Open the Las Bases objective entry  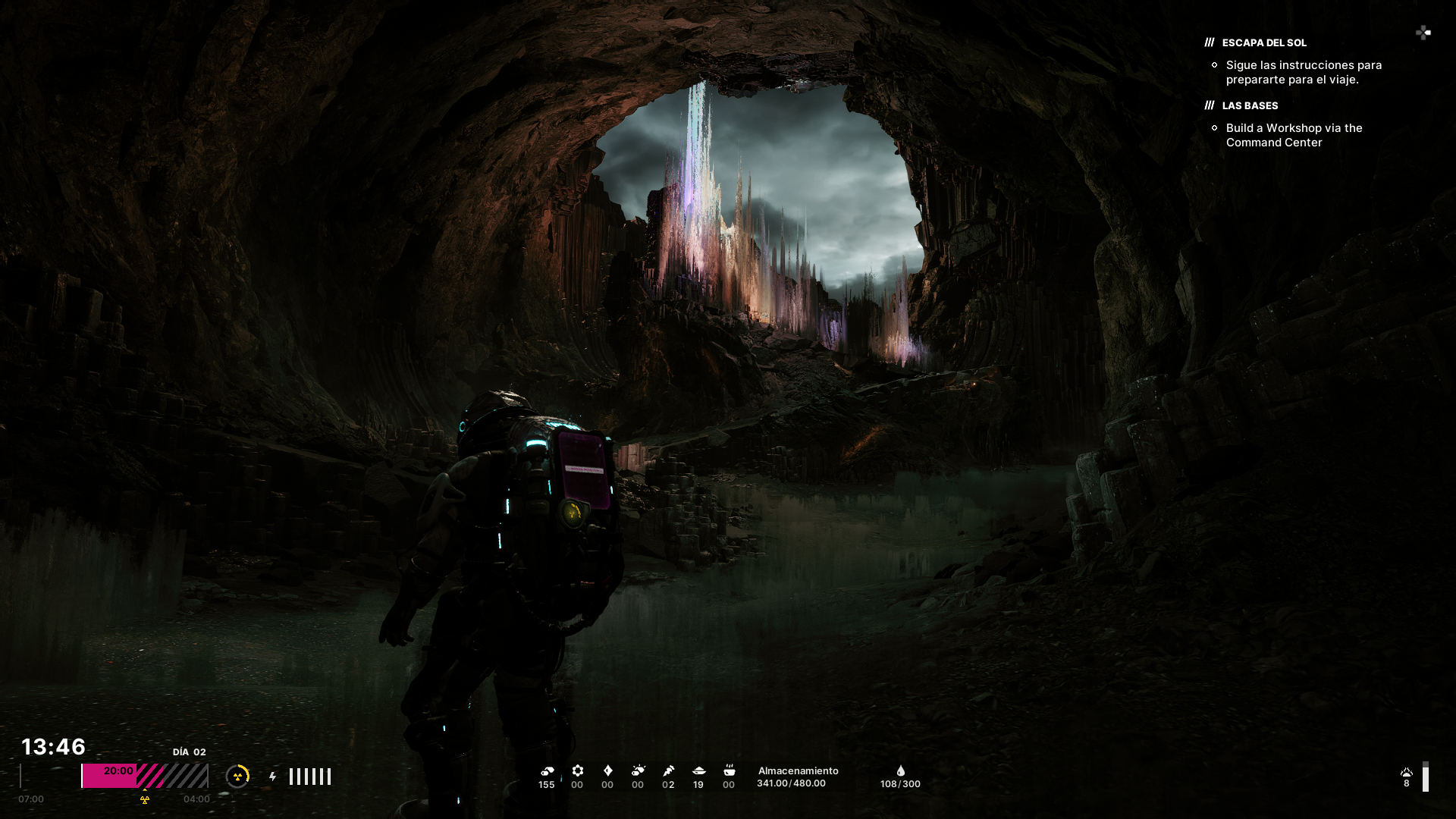pos(1249,105)
